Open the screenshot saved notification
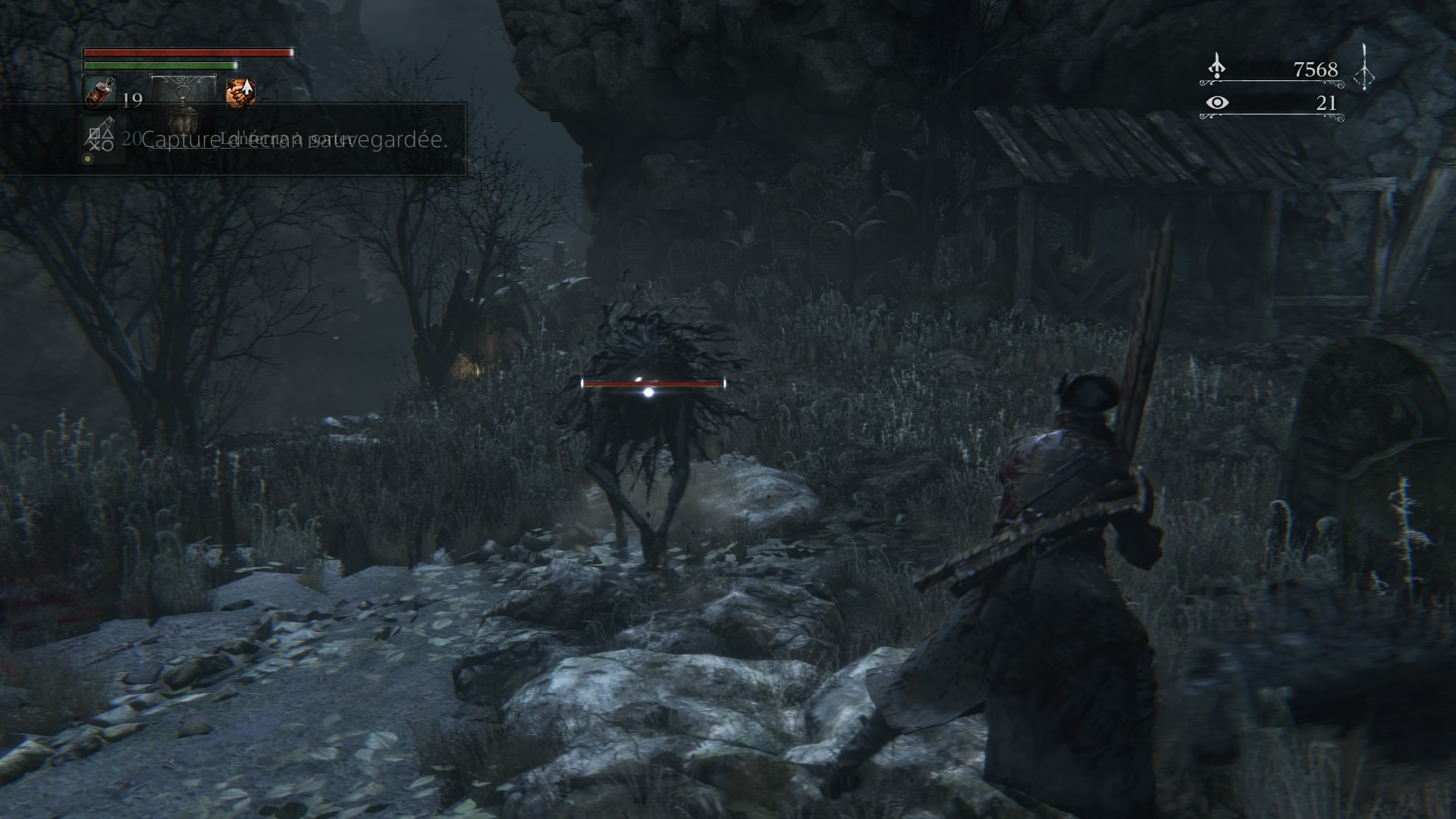The image size is (1456, 819). [x=294, y=140]
